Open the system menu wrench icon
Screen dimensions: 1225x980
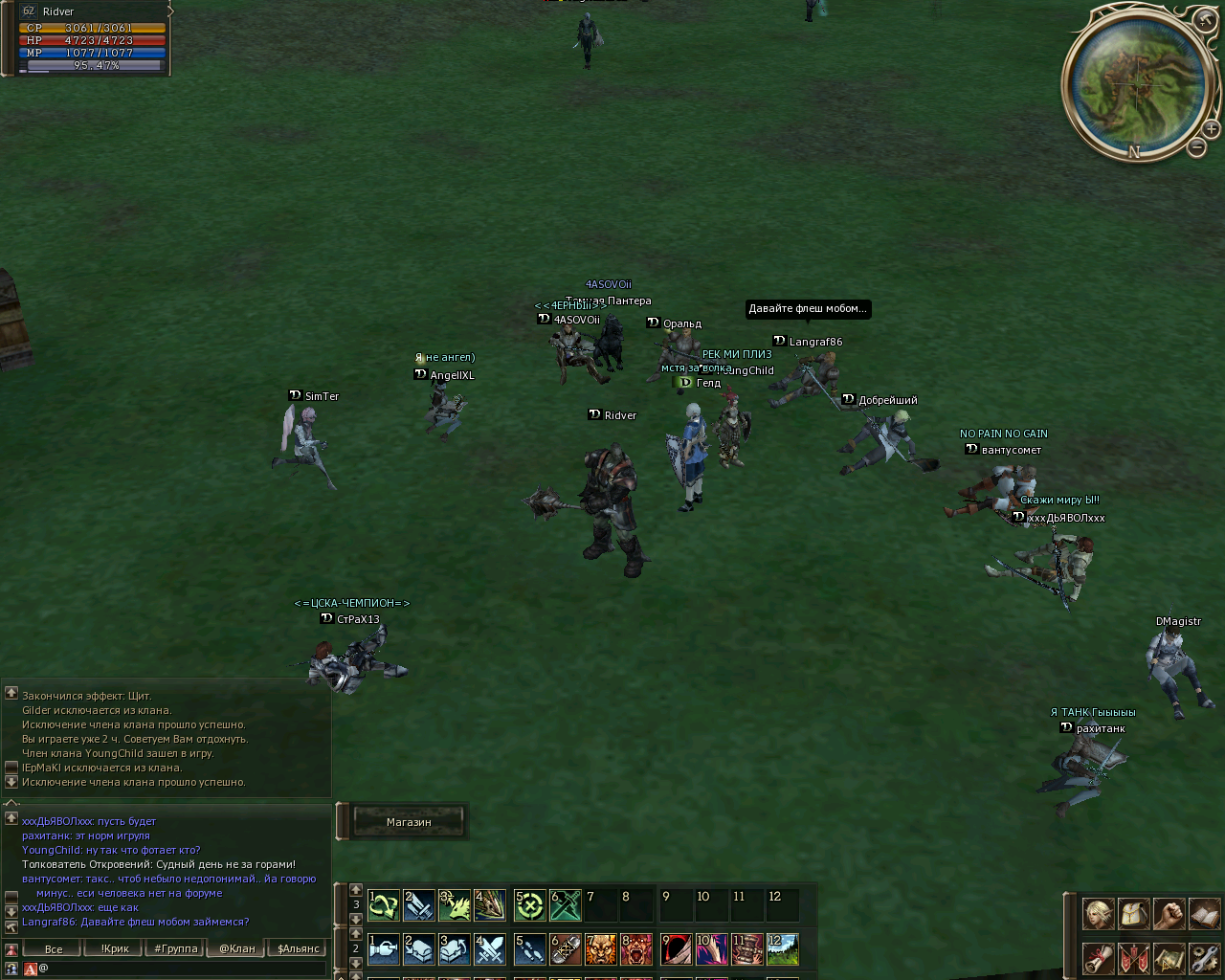[x=1204, y=957]
